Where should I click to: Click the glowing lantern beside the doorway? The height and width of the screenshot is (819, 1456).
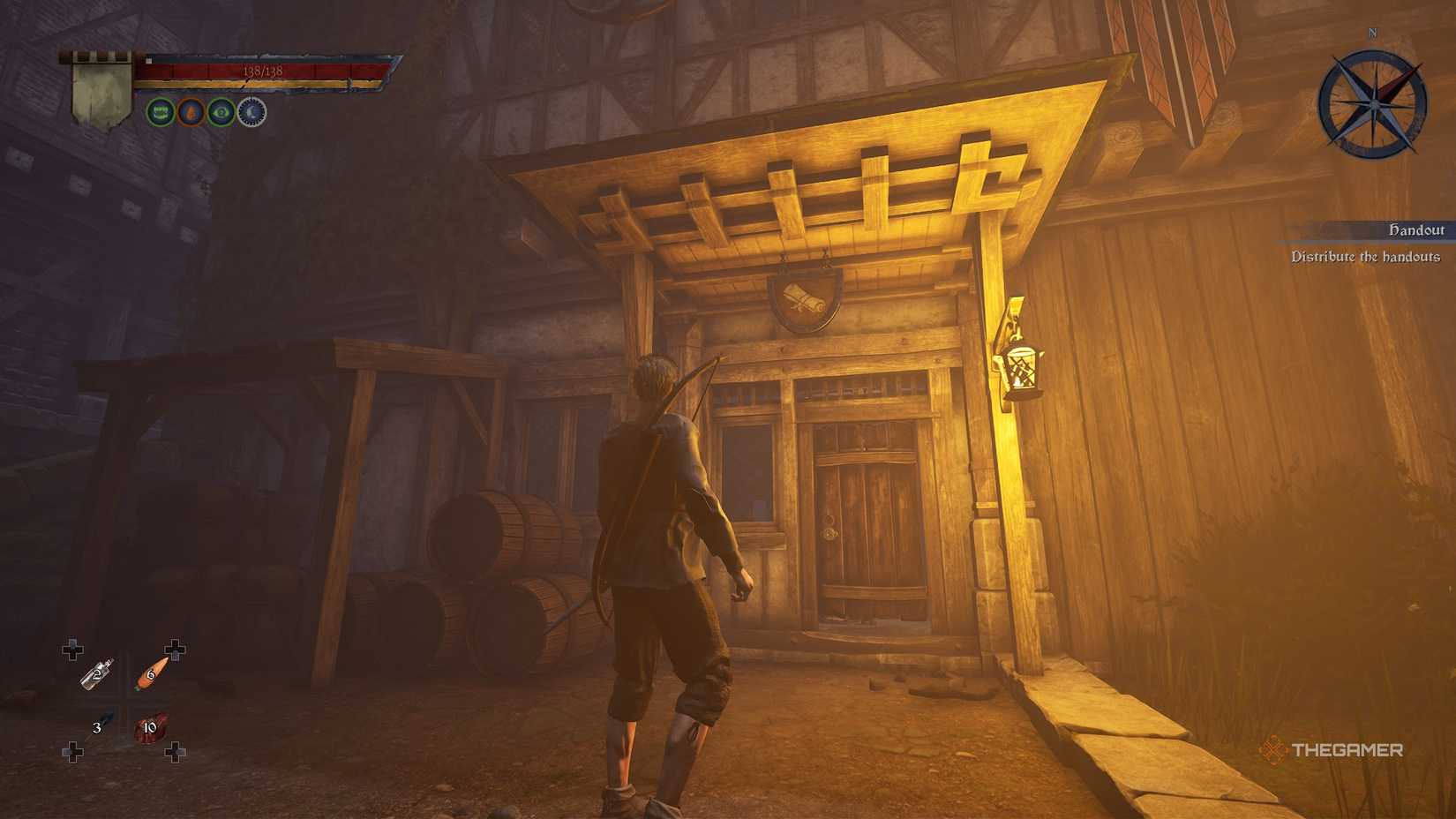point(1022,369)
